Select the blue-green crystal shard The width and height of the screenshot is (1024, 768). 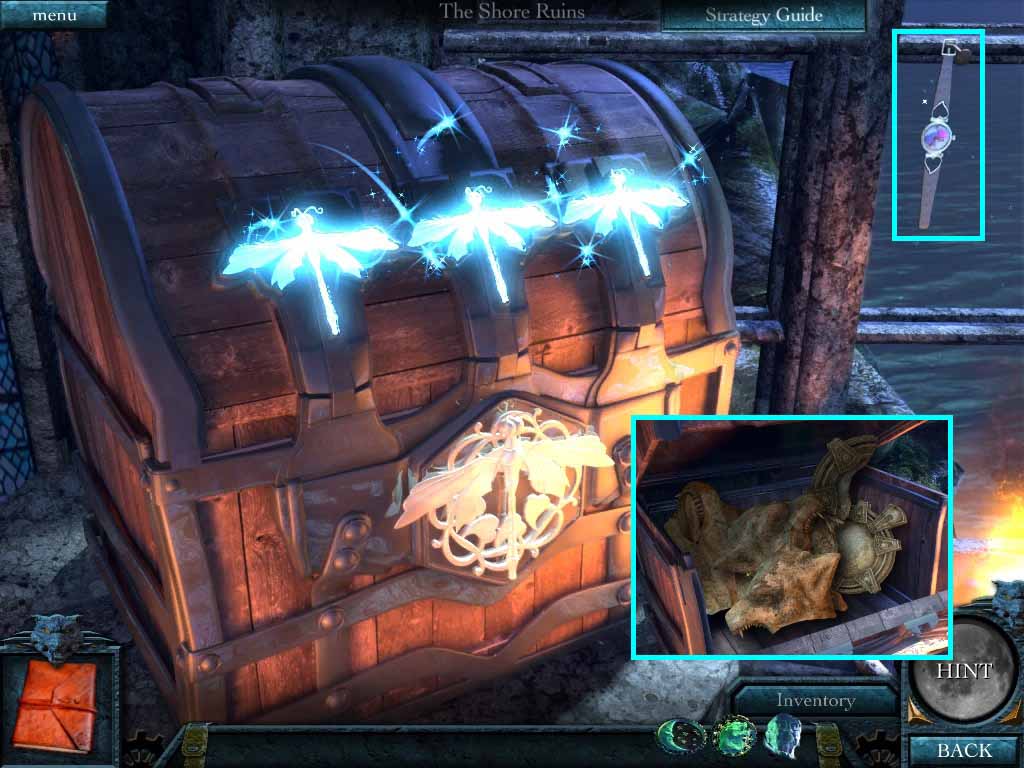pos(783,738)
